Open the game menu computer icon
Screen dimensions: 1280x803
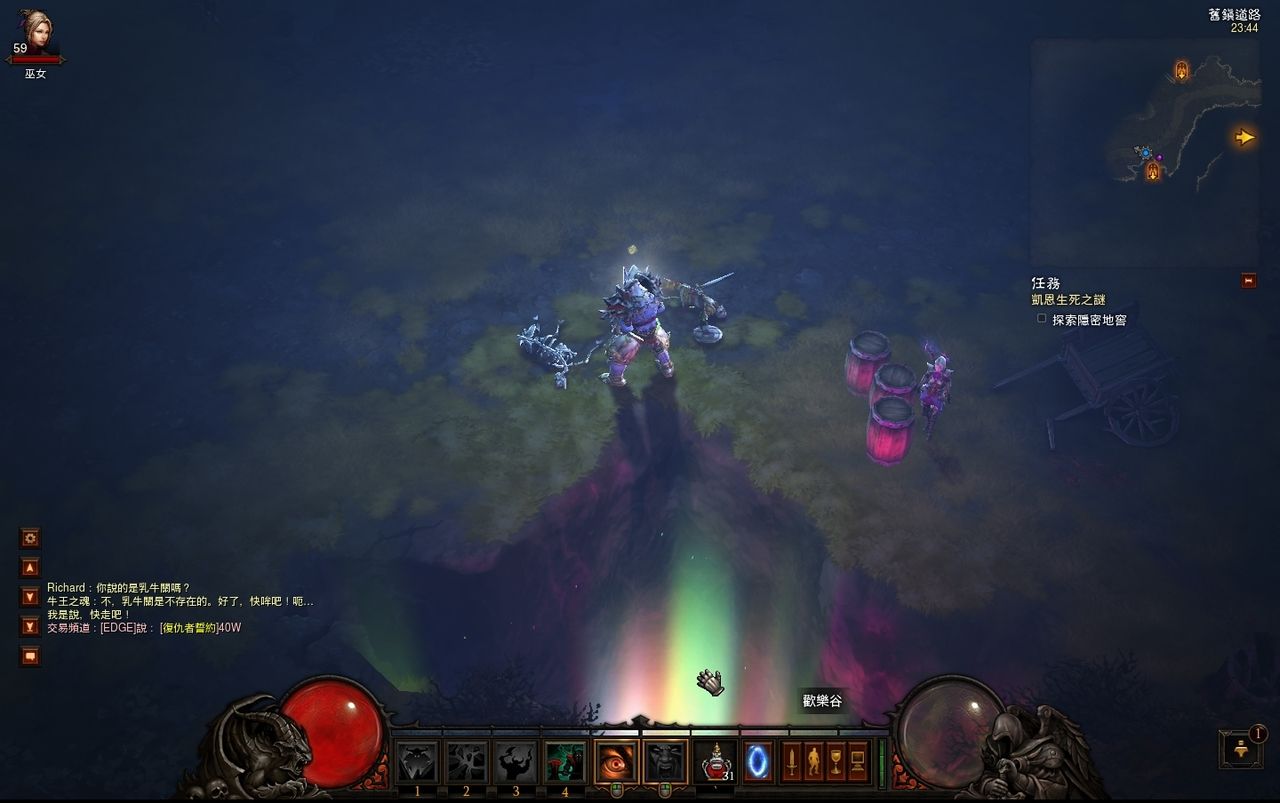(858, 762)
